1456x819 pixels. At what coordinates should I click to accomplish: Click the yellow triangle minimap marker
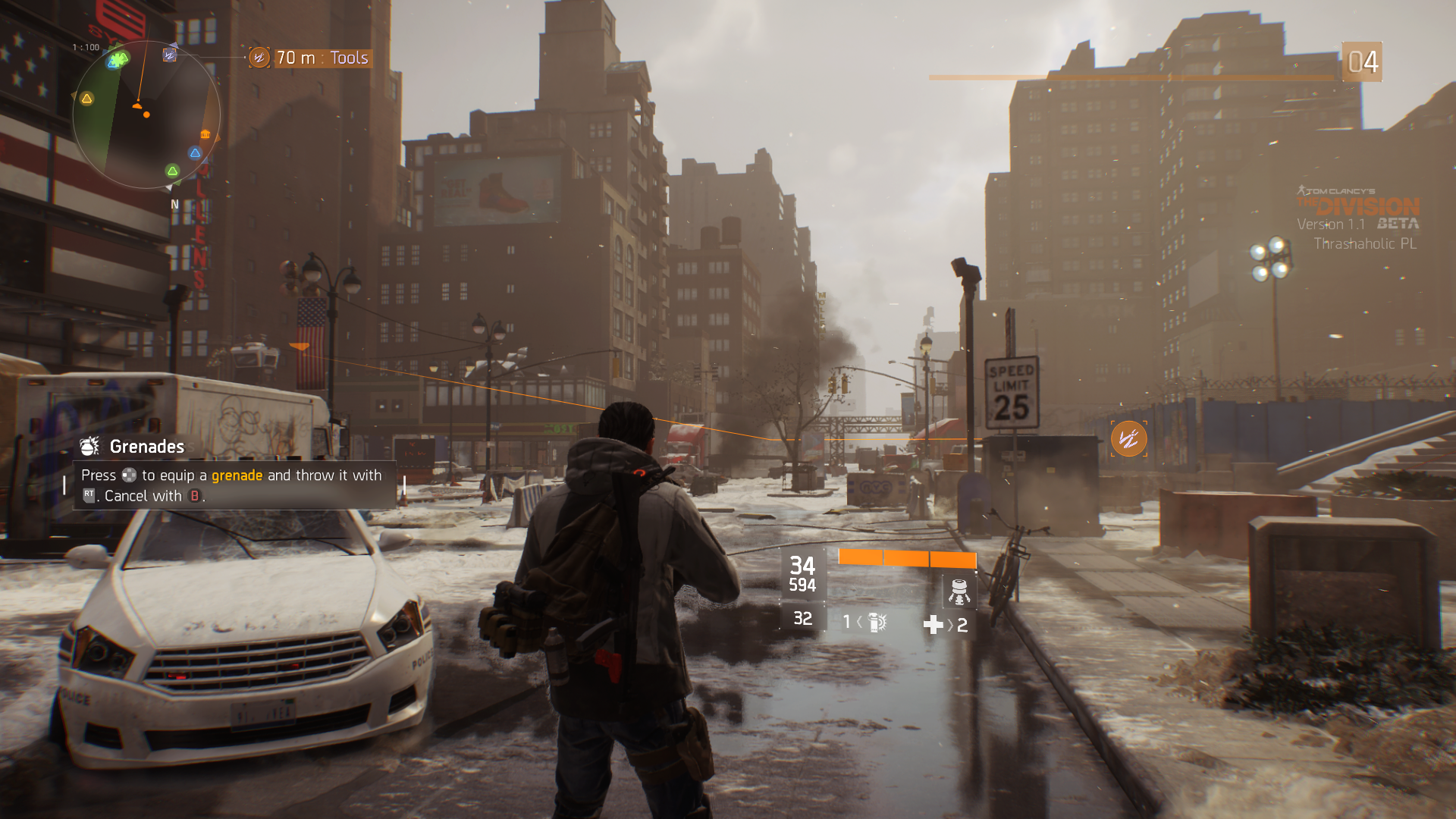(x=87, y=99)
